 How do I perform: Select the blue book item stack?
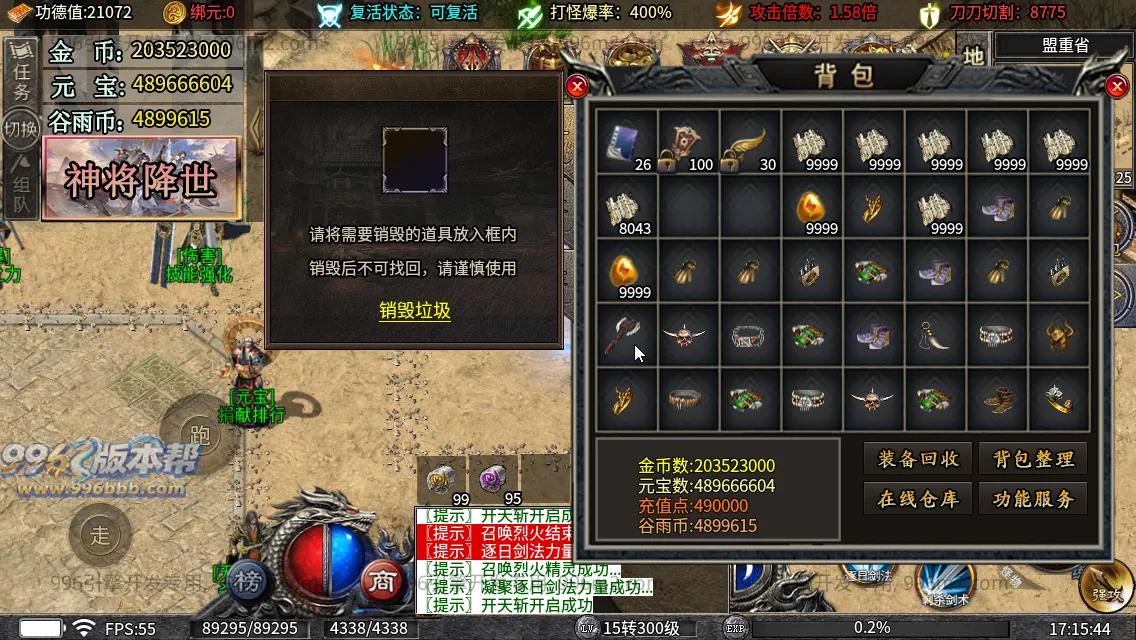(627, 143)
